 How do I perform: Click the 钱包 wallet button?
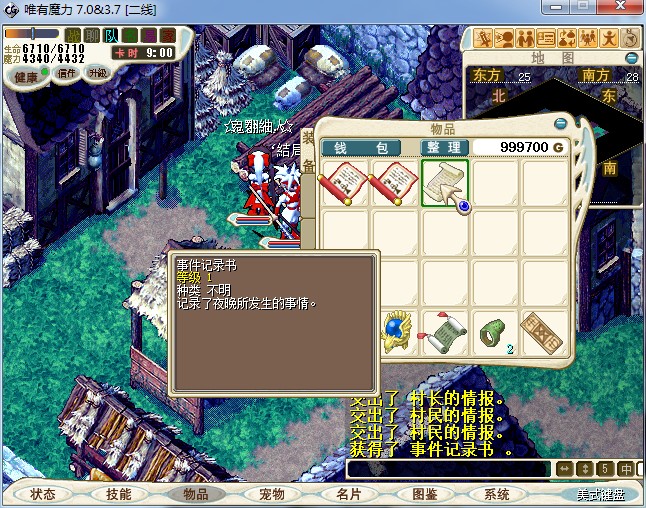[360, 148]
